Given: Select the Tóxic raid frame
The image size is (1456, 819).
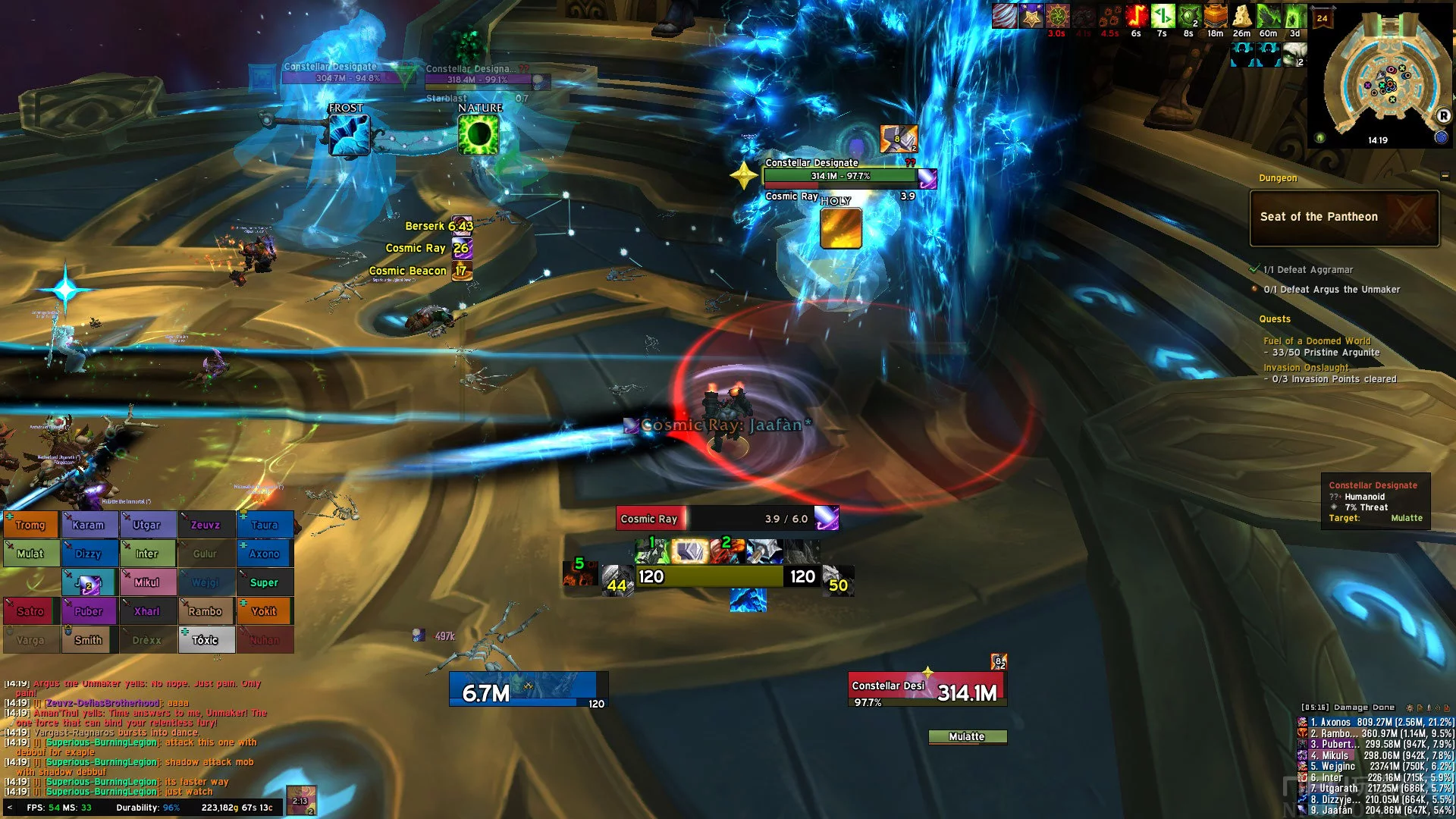Looking at the screenshot, I should click(x=206, y=640).
